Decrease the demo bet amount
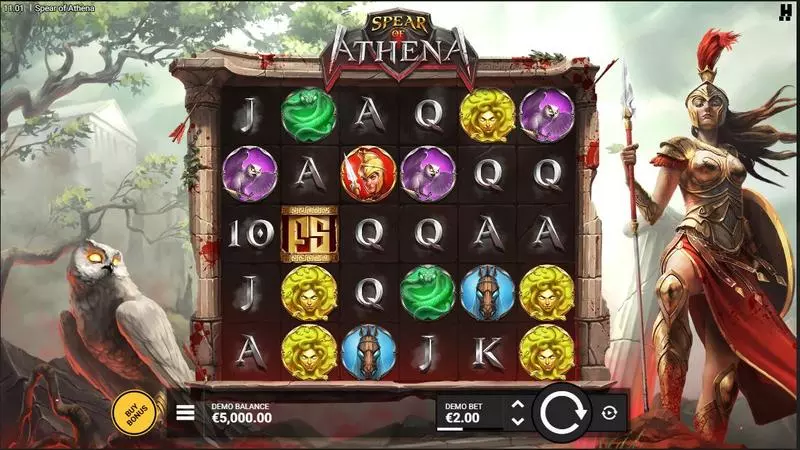Viewport: 800px width, 450px height. click(517, 420)
